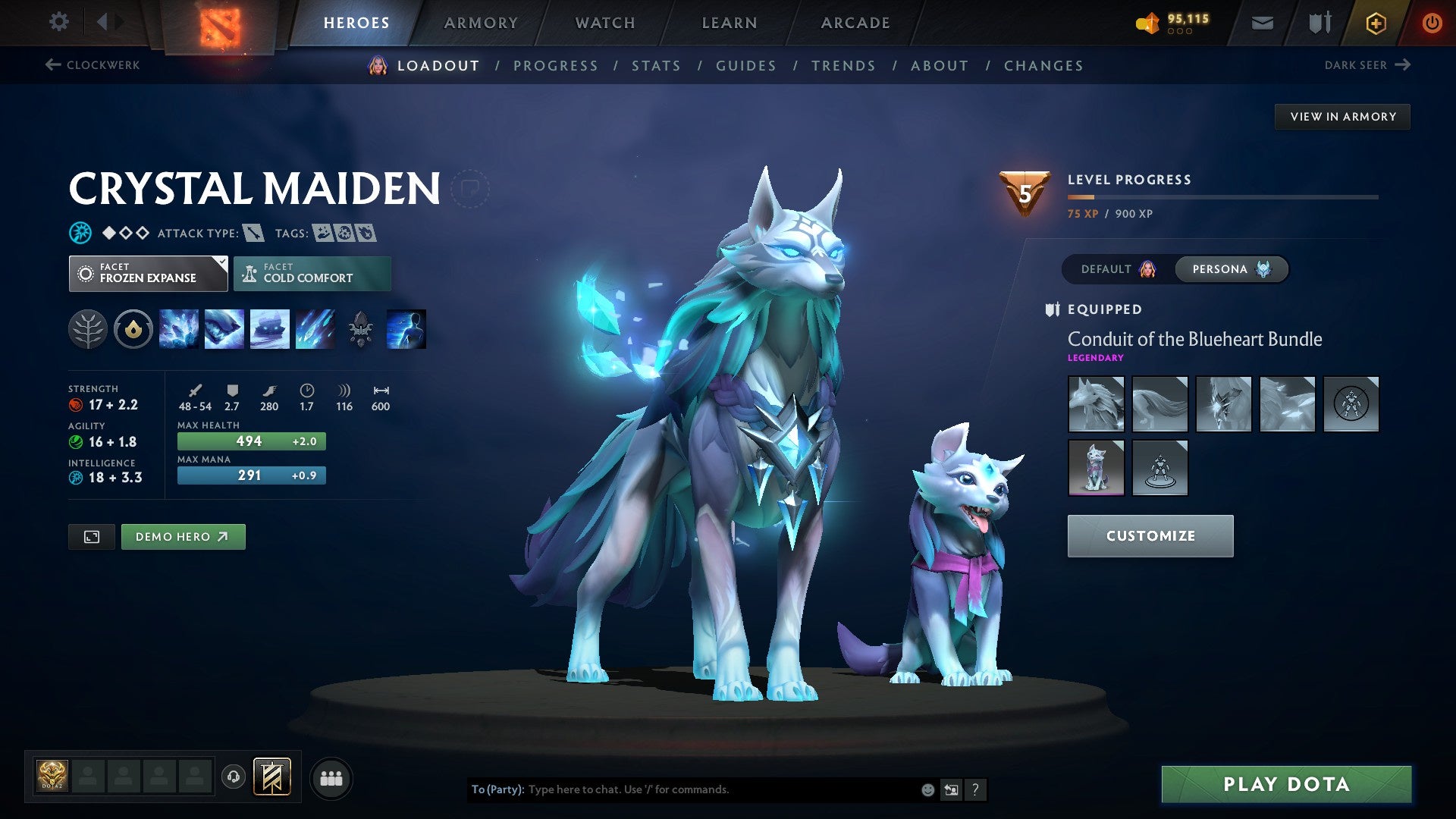Open the friends list icon bottom left
This screenshot has width=1456, height=819.
[331, 777]
